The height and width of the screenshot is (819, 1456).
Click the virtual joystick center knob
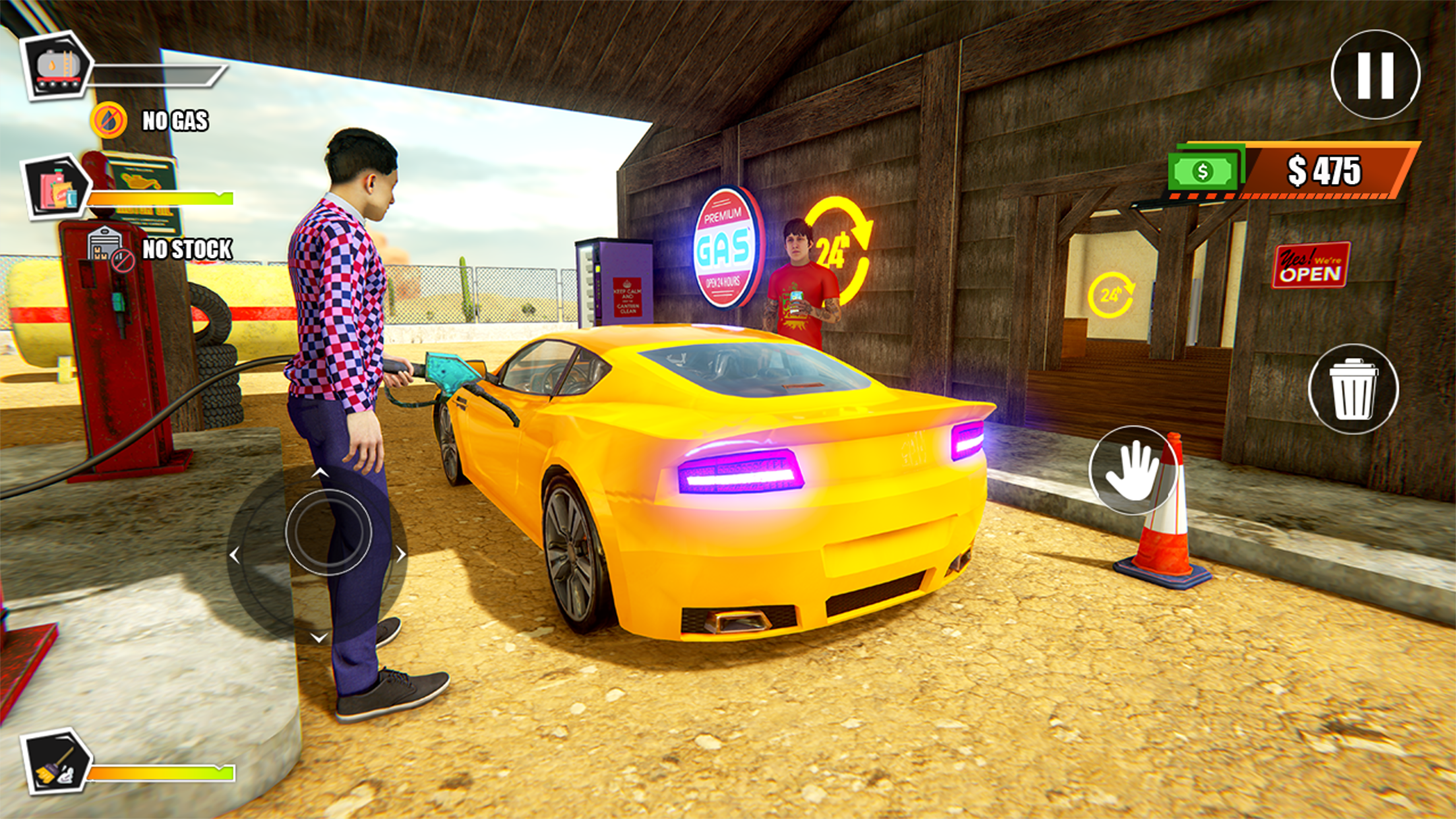[x=328, y=531]
